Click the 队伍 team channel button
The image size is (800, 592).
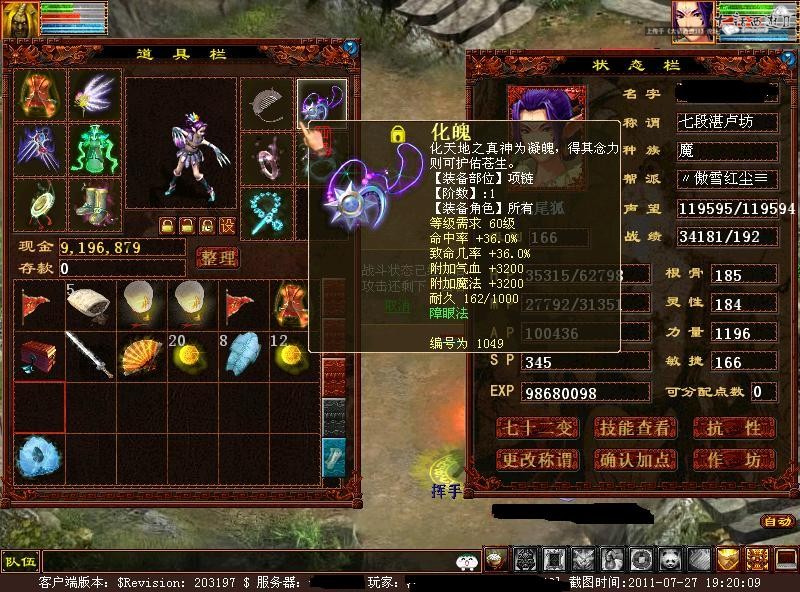coord(20,561)
